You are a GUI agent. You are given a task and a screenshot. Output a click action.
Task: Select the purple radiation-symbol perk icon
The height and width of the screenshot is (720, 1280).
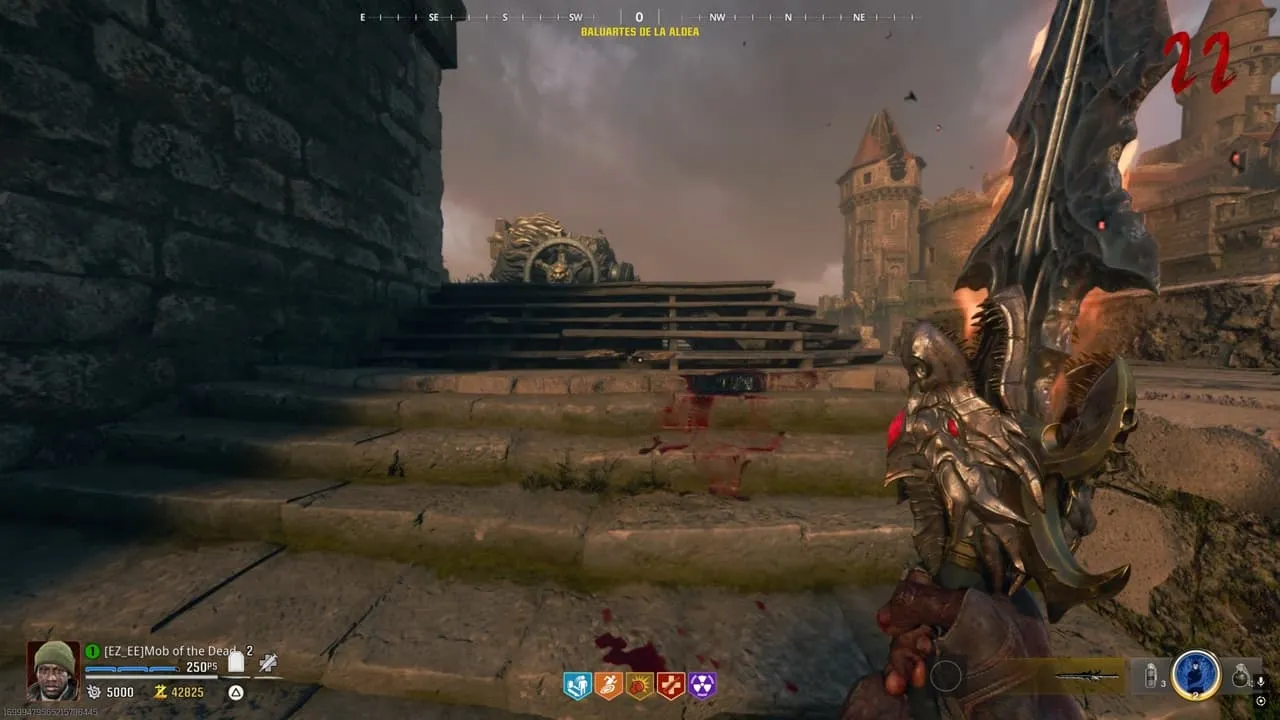click(702, 685)
